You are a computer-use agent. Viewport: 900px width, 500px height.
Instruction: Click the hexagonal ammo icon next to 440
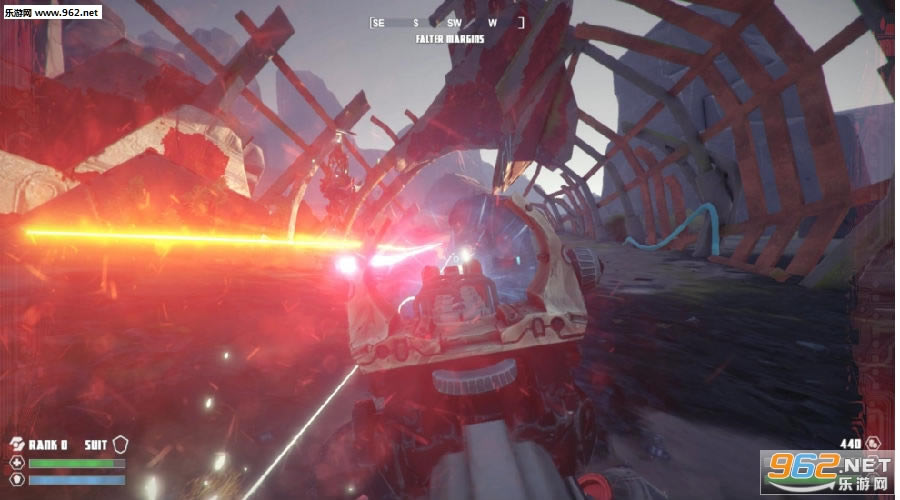click(873, 443)
